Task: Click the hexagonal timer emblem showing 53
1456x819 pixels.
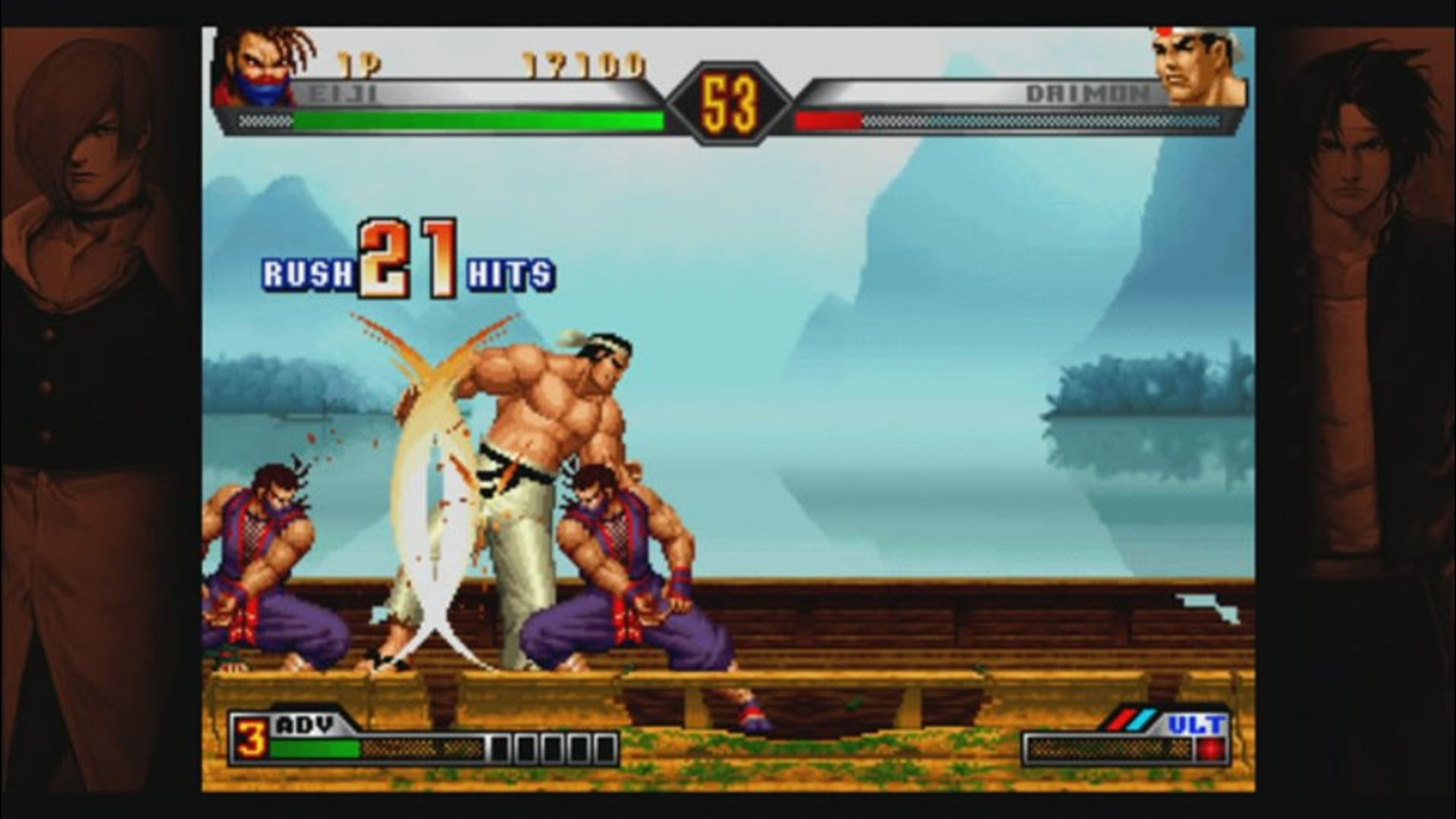Action: pyautogui.click(x=730, y=99)
